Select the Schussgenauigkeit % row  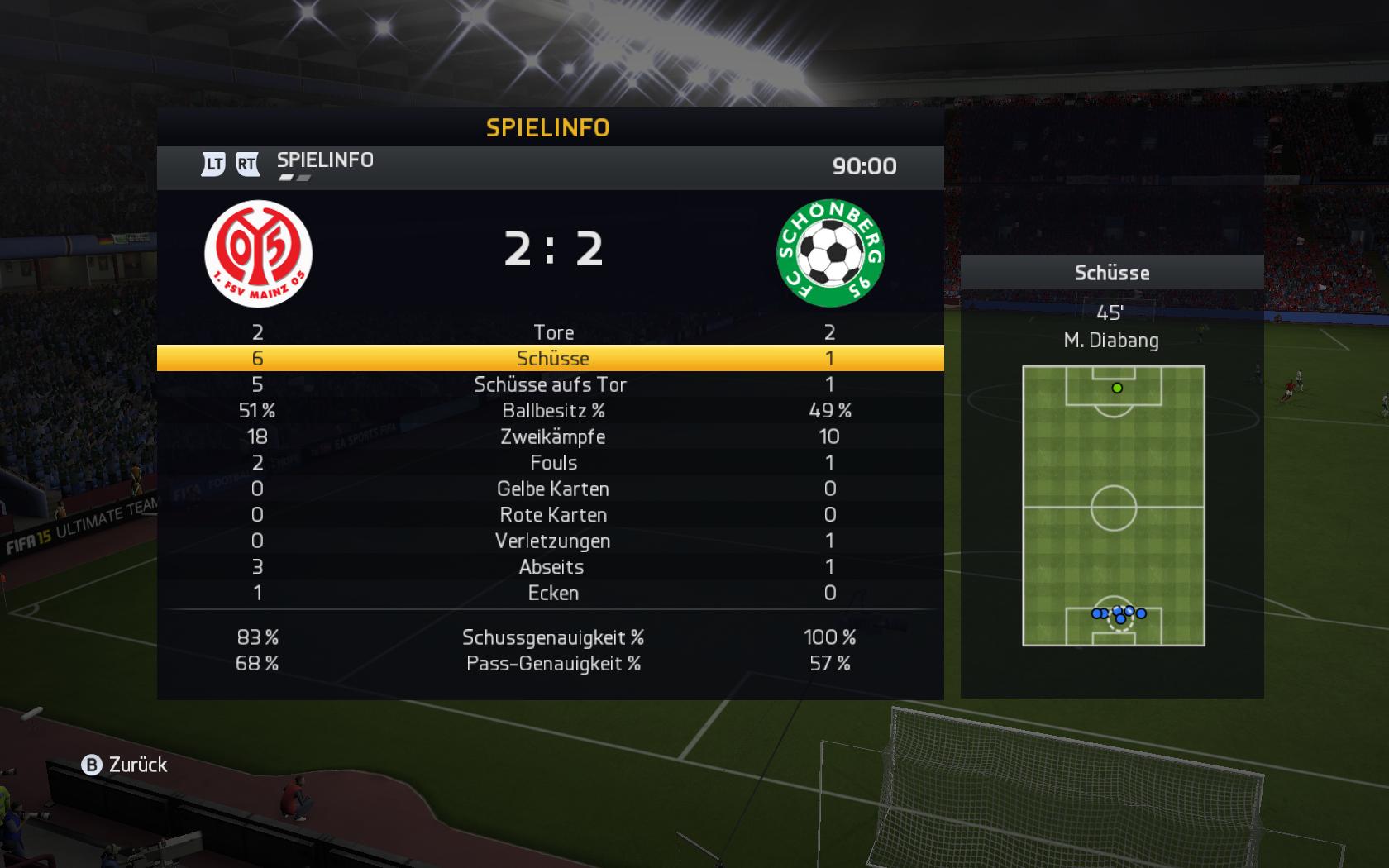[552, 637]
